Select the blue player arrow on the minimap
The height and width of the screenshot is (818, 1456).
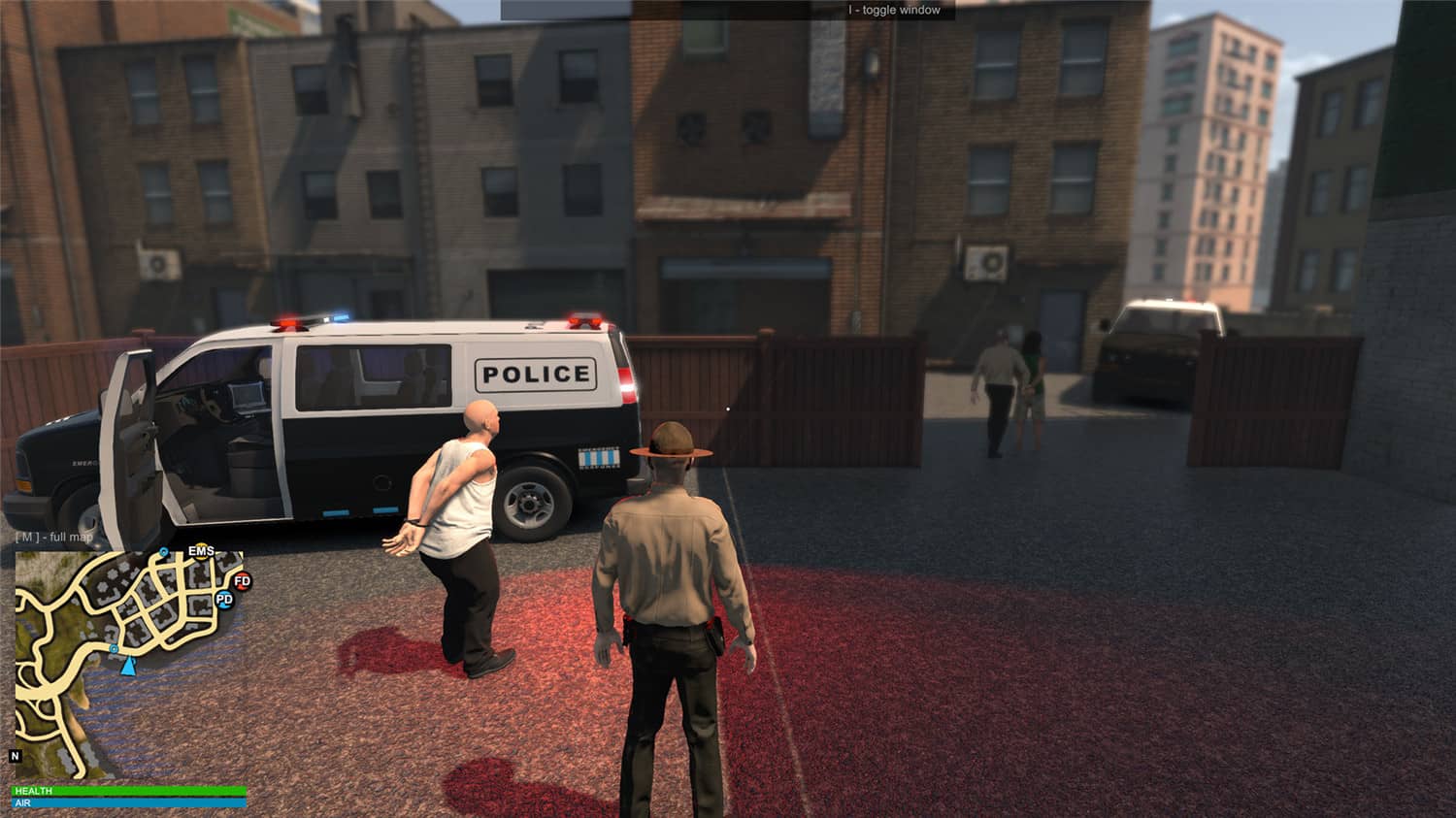(x=128, y=667)
